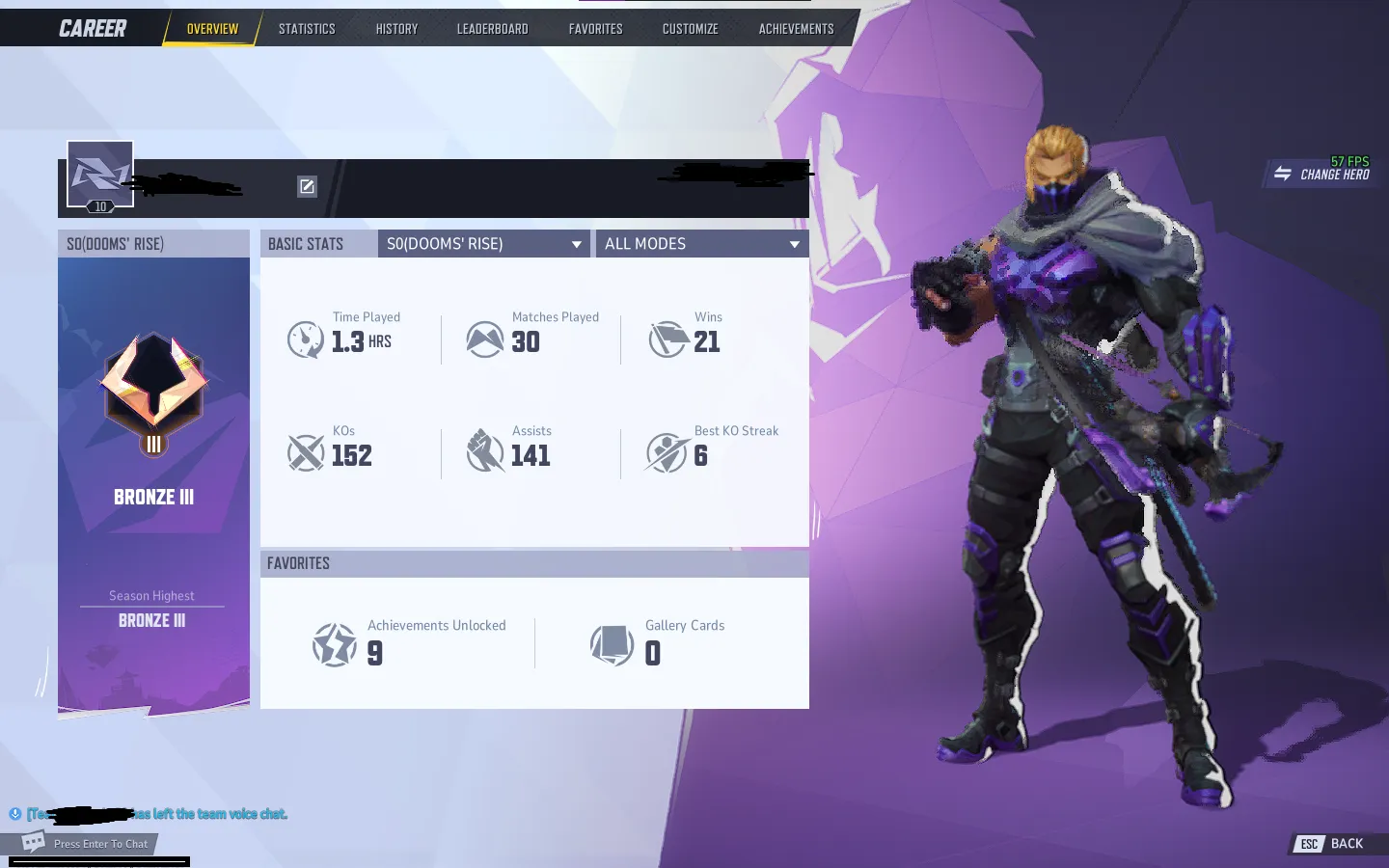1389x868 pixels.
Task: Open the ALL MODES filter dropdown
Action: coord(701,243)
